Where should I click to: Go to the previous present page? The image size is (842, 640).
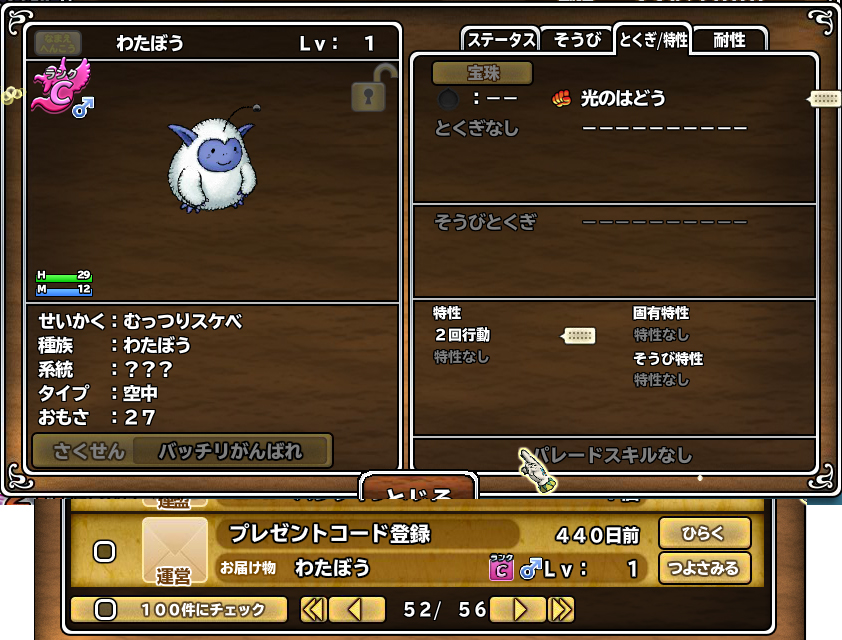[x=357, y=609]
